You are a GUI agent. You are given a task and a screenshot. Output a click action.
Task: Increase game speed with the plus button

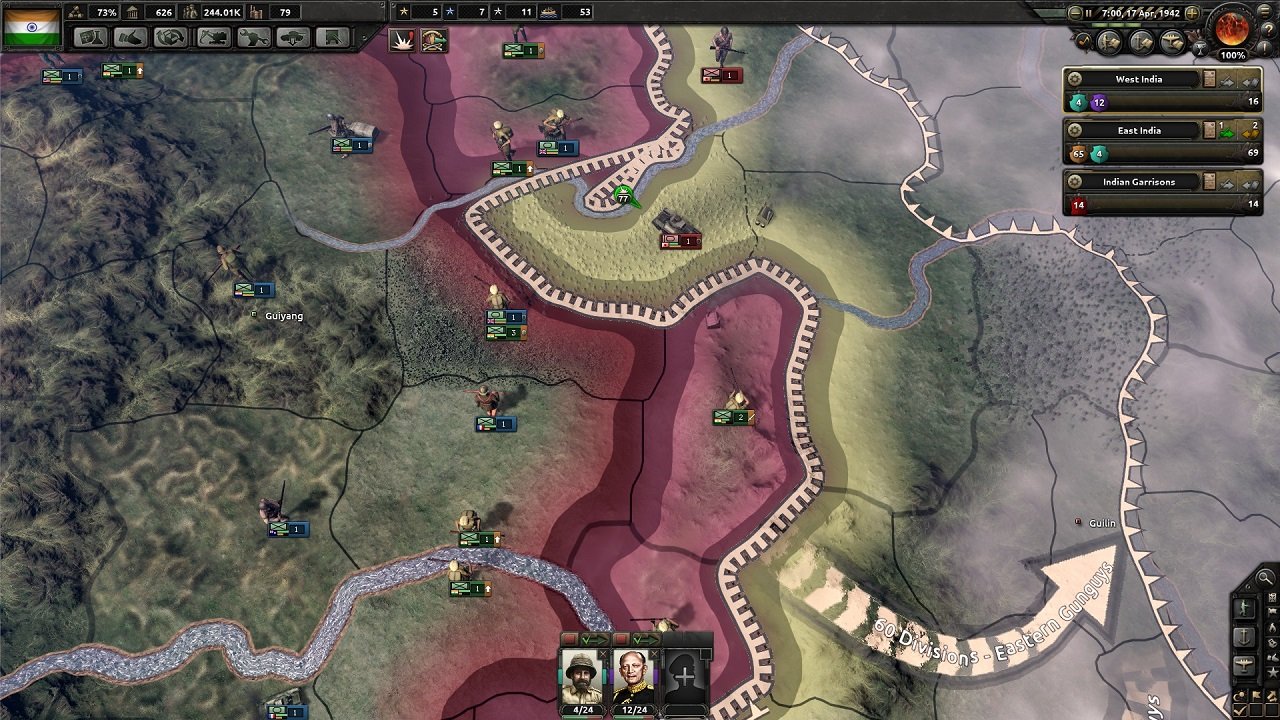pyautogui.click(x=1192, y=13)
